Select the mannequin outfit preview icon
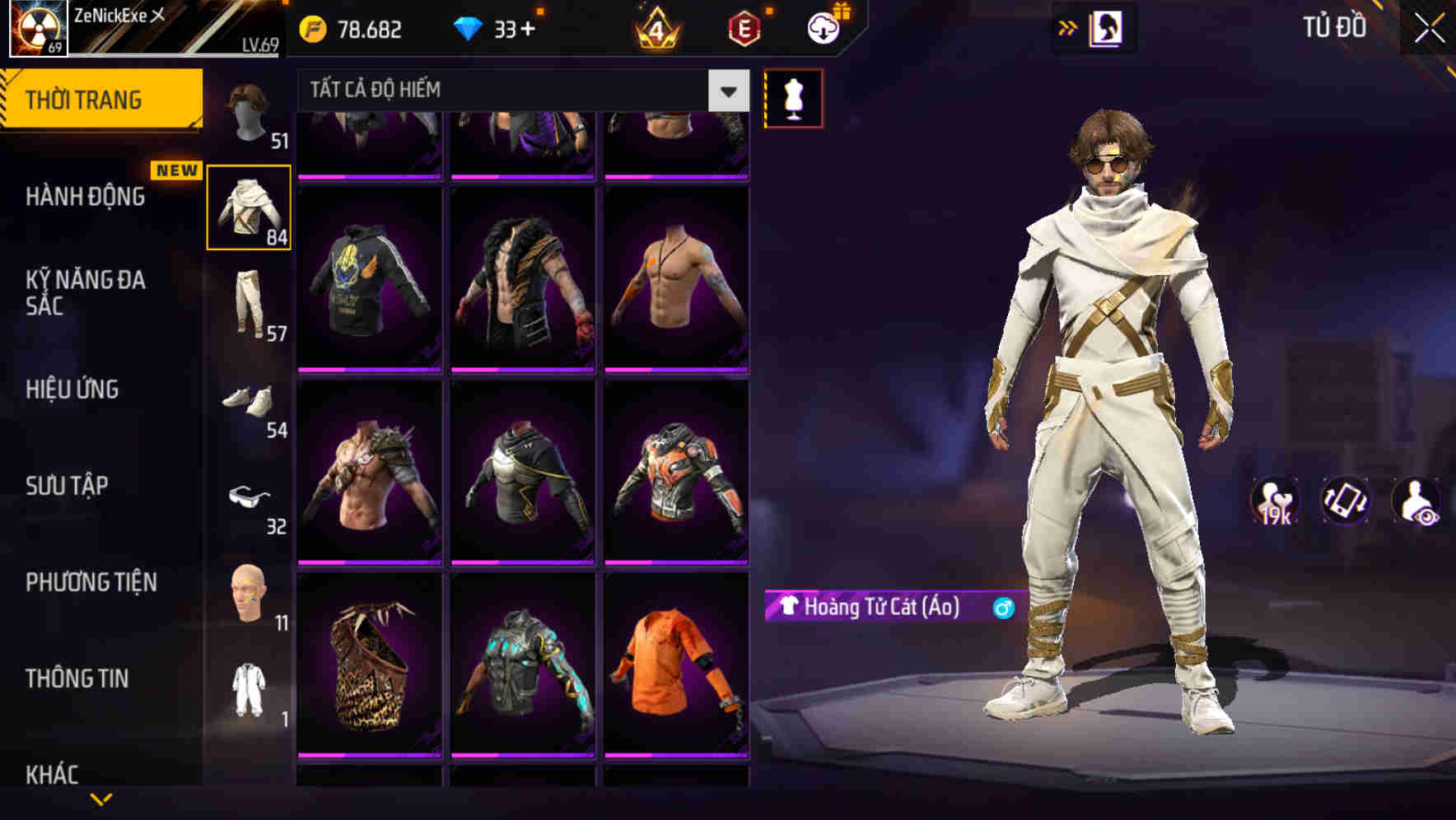1456x820 pixels. point(793,97)
